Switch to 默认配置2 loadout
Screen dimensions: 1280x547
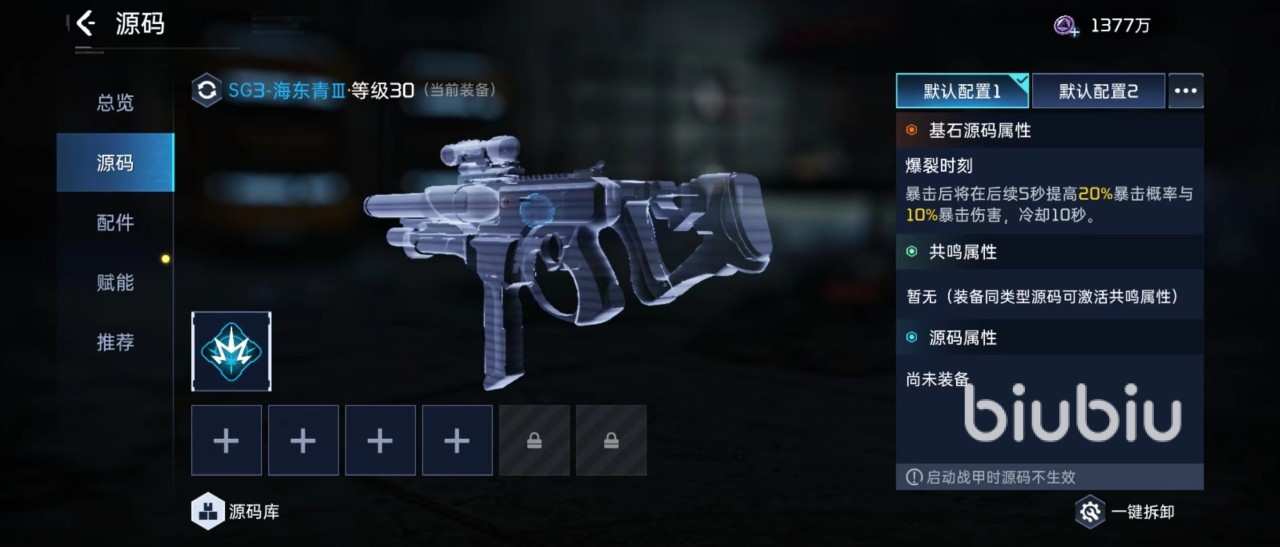point(1098,91)
